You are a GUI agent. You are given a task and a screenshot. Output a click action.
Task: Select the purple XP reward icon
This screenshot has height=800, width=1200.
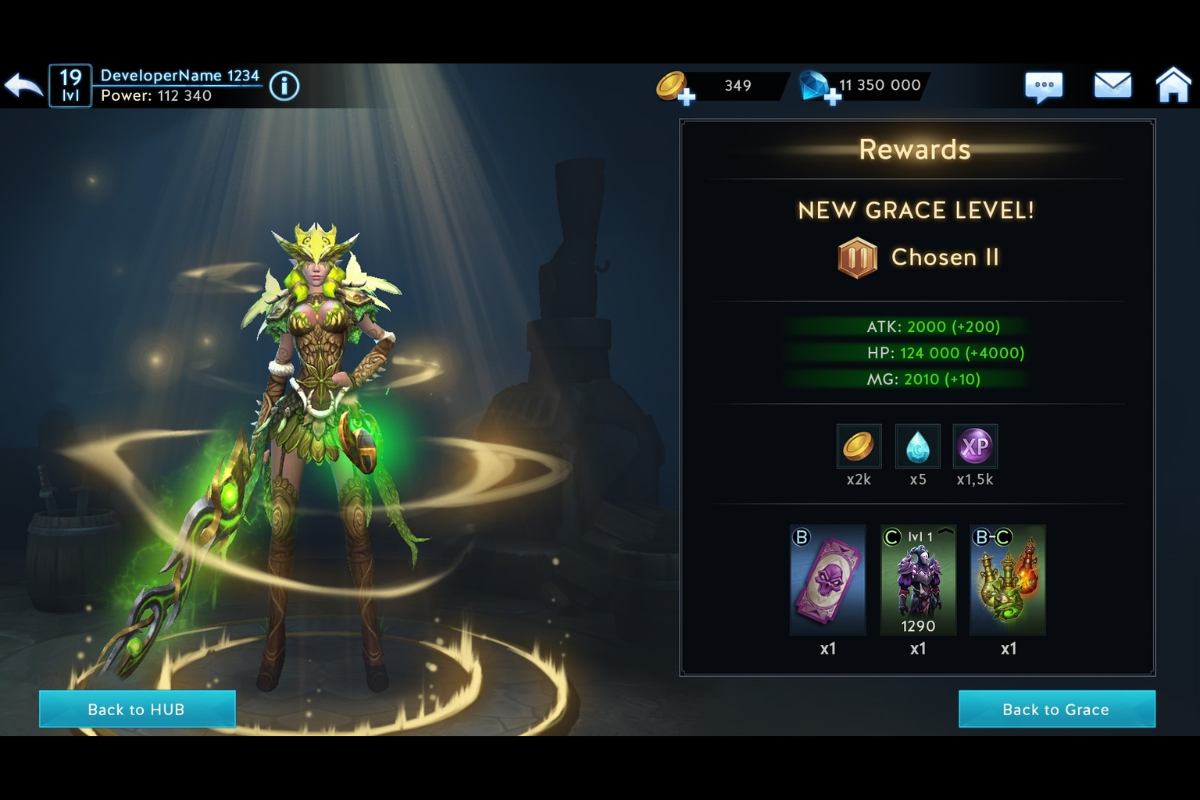[975, 446]
